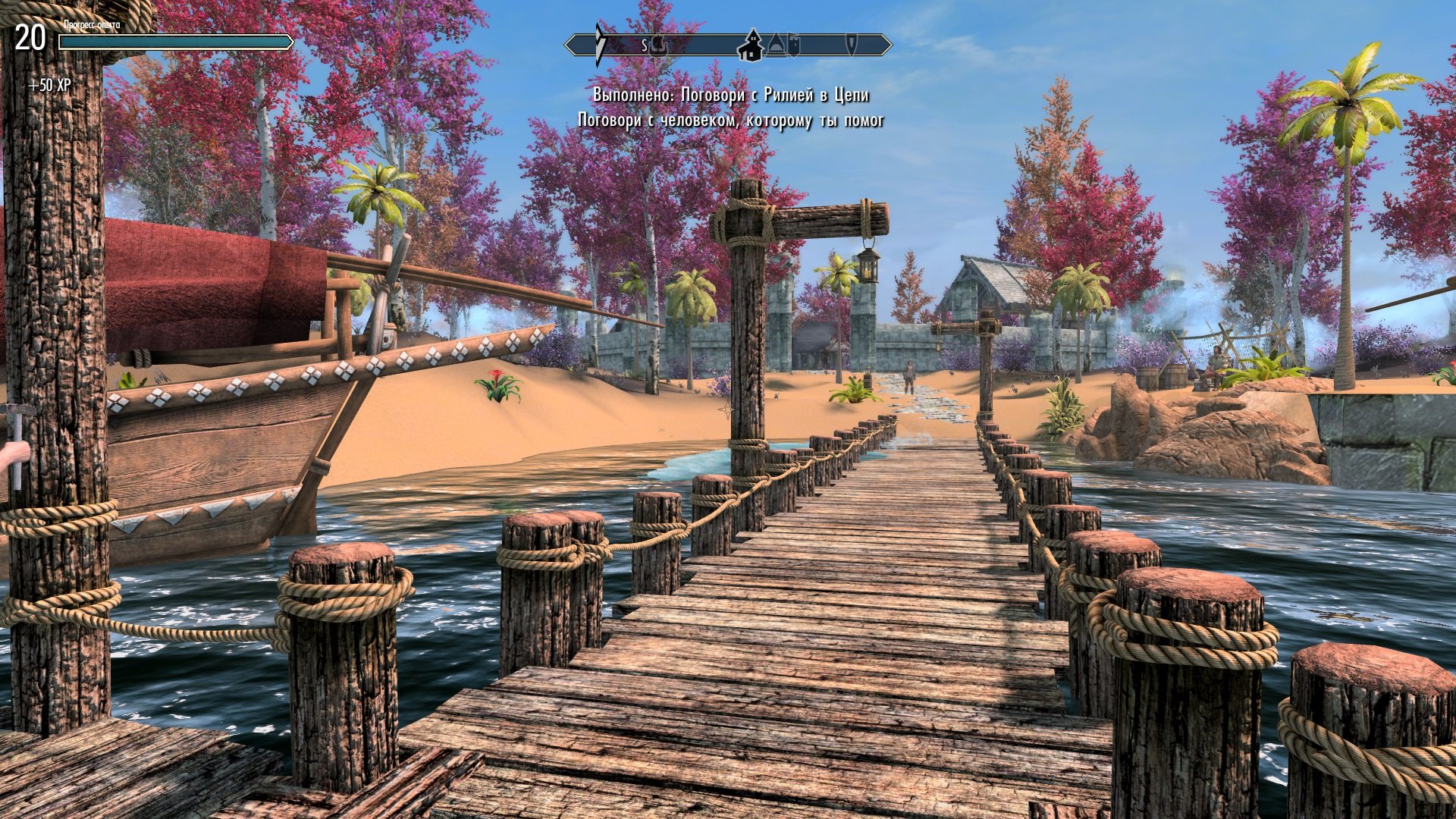Select the quest objective arrow on the compass left
1456x819 pixels.
[x=601, y=42]
